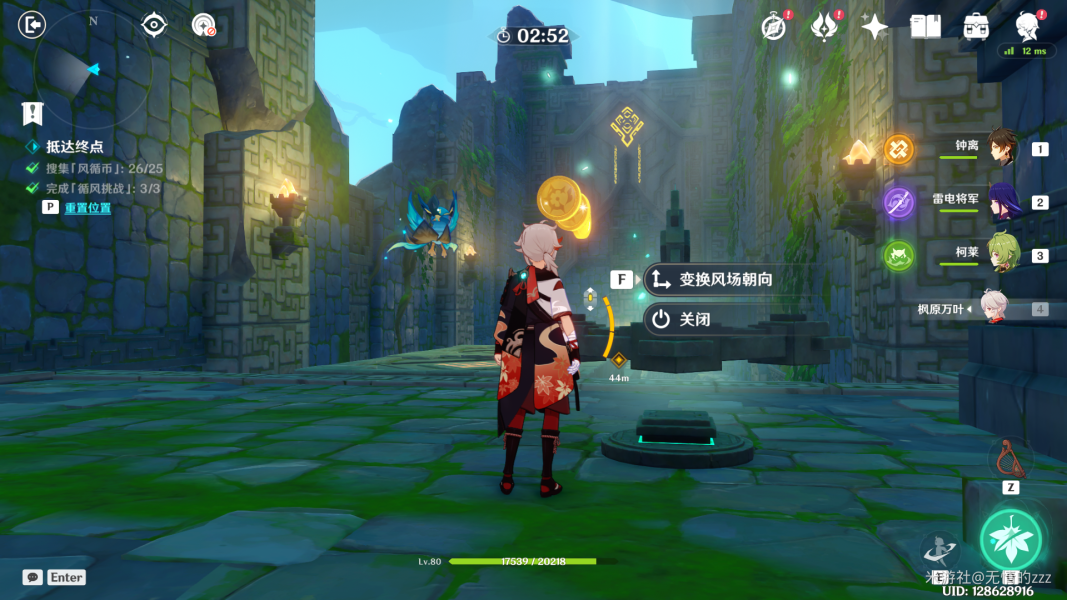This screenshot has height=600, width=1067.
Task: Click the exit domain icon
Action: coord(33,25)
